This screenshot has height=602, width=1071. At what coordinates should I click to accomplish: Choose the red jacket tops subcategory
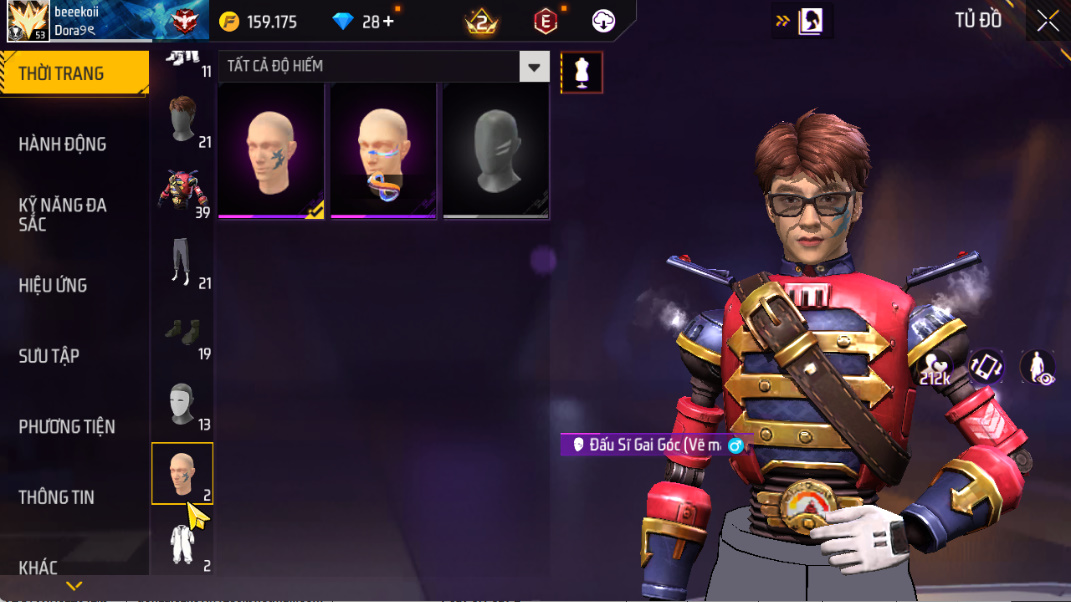pyautogui.click(x=182, y=192)
